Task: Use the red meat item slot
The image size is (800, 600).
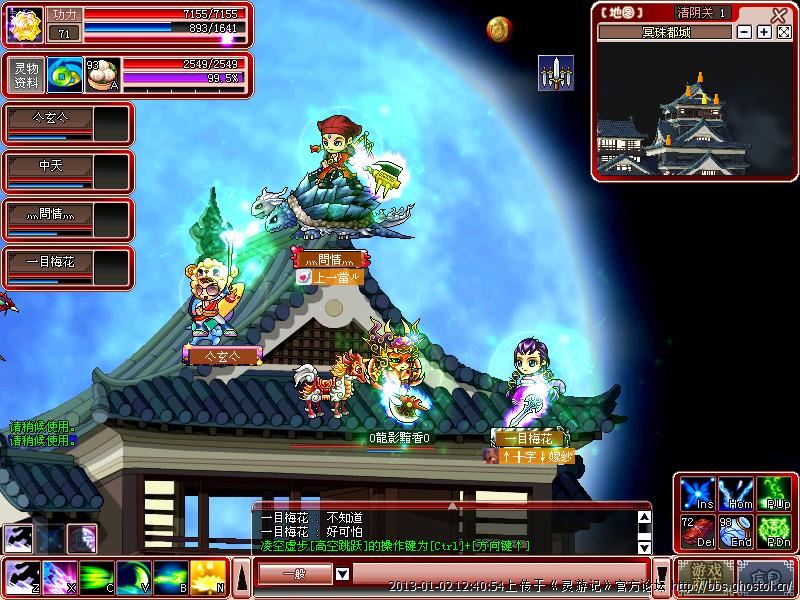Action: click(697, 532)
